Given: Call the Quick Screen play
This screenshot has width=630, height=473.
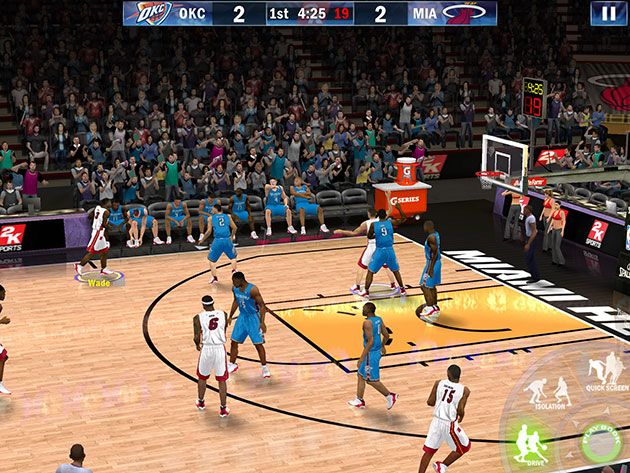Looking at the screenshot, I should point(607,372).
